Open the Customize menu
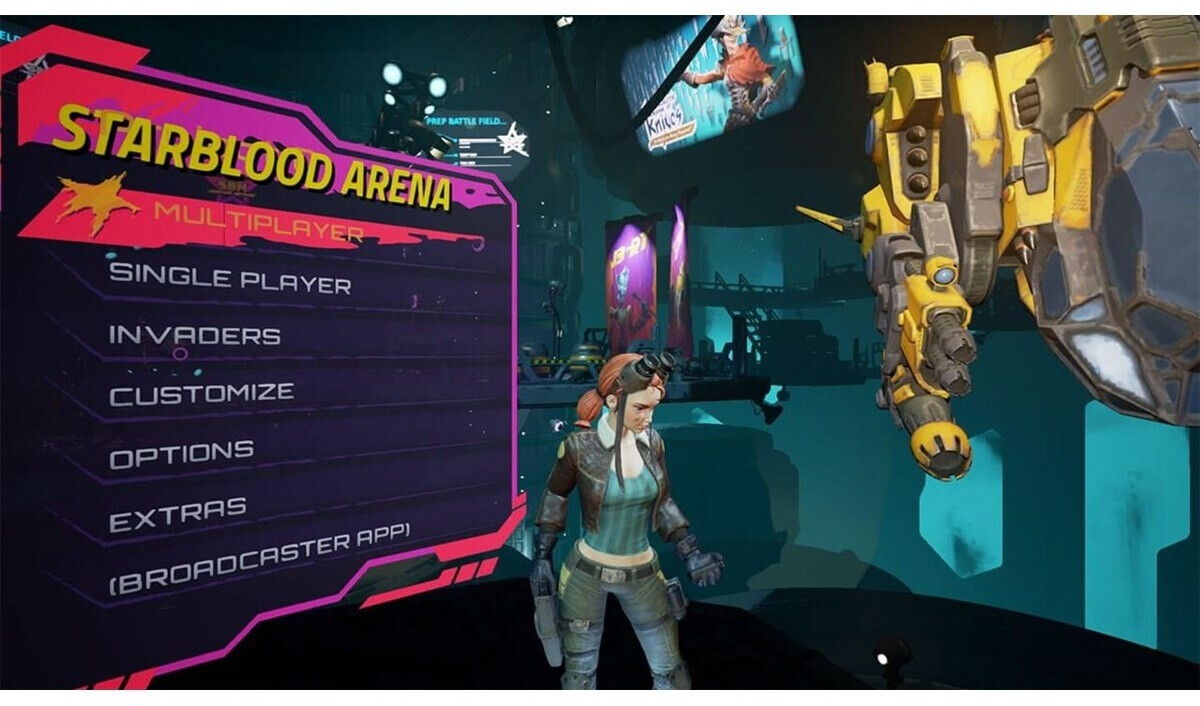Image resolution: width=1200 pixels, height=706 pixels. pyautogui.click(x=202, y=393)
